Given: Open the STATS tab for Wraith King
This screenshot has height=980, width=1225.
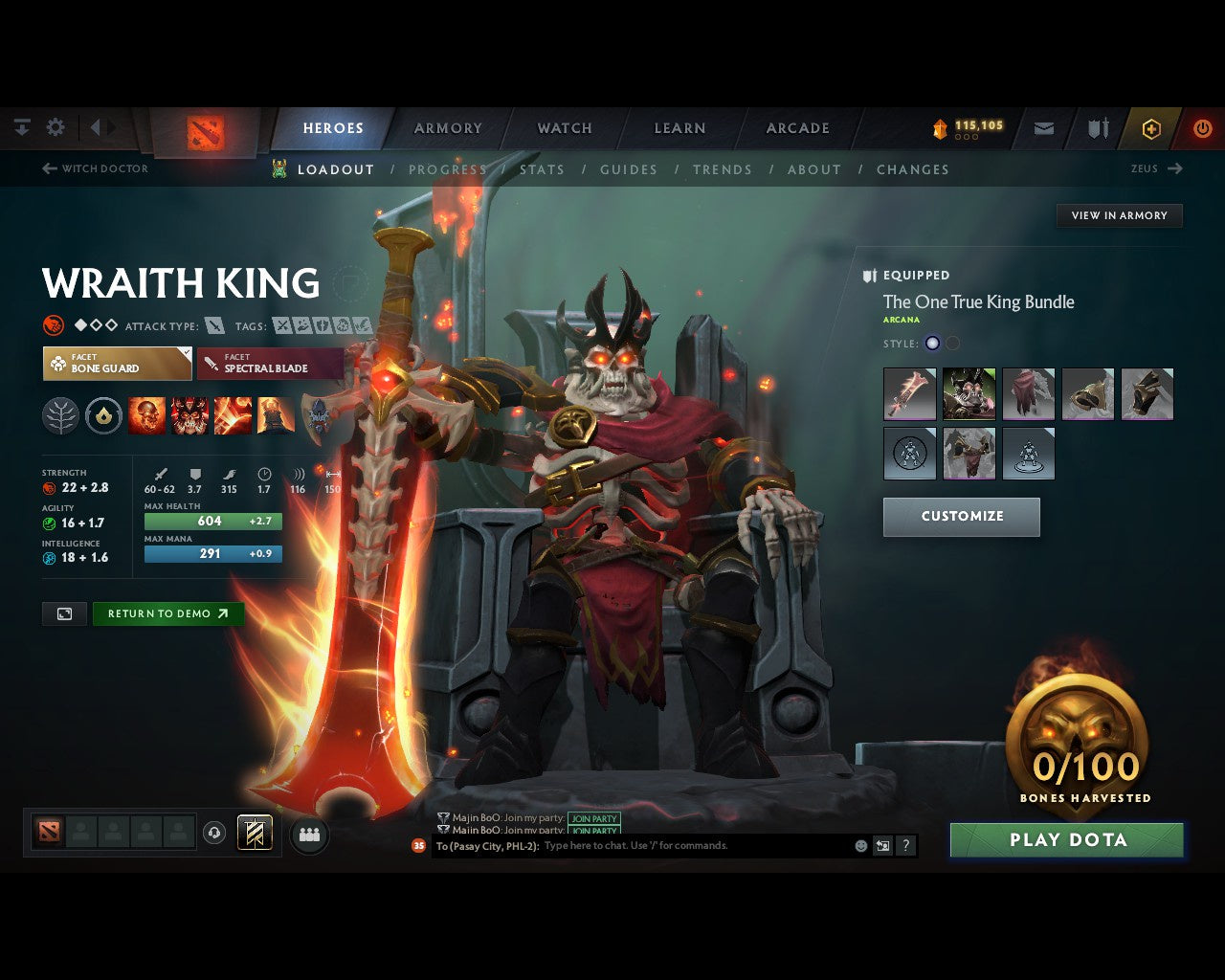Looking at the screenshot, I should coord(542,169).
